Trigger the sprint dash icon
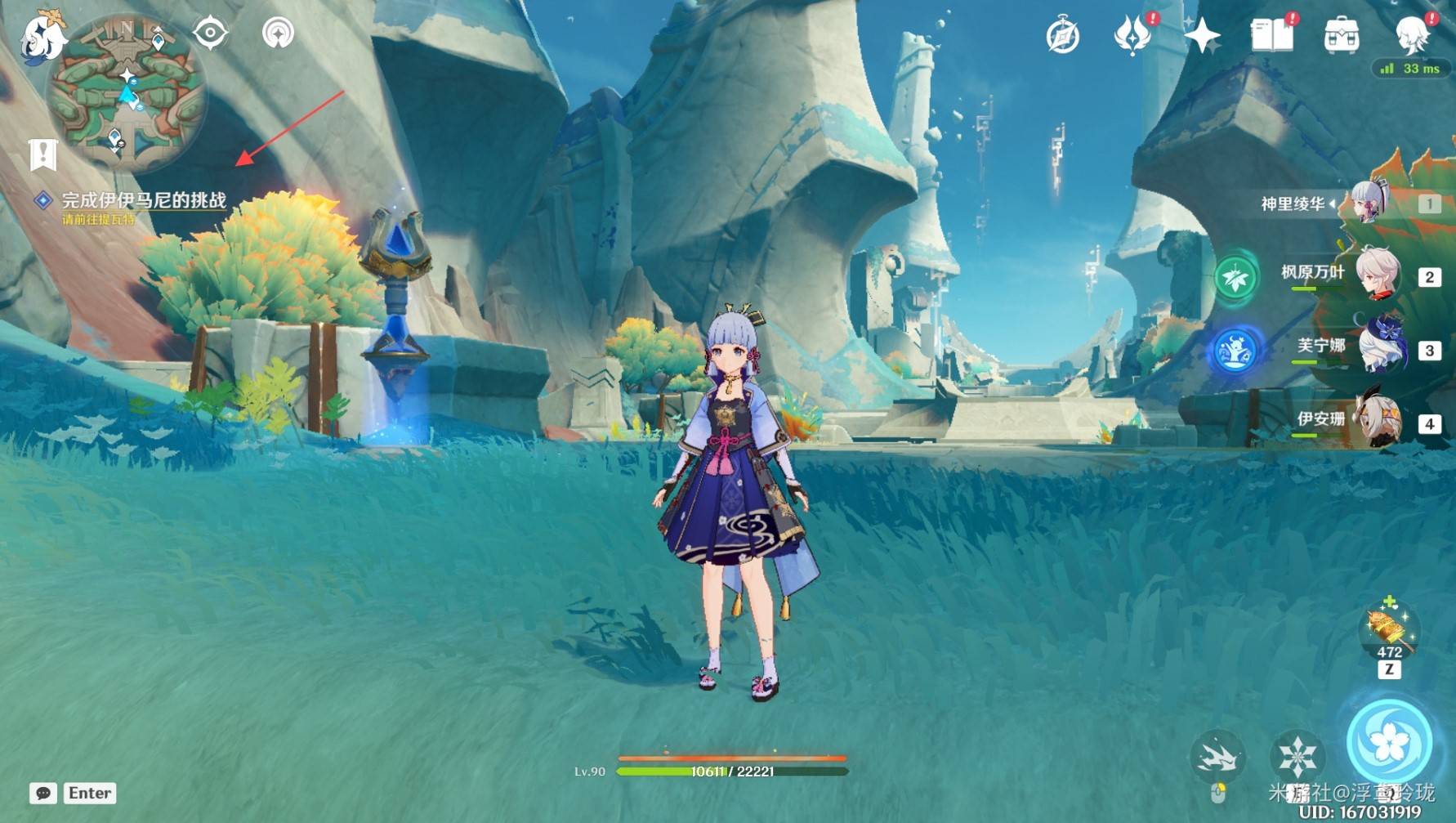The image size is (1456, 823). 1217,755
